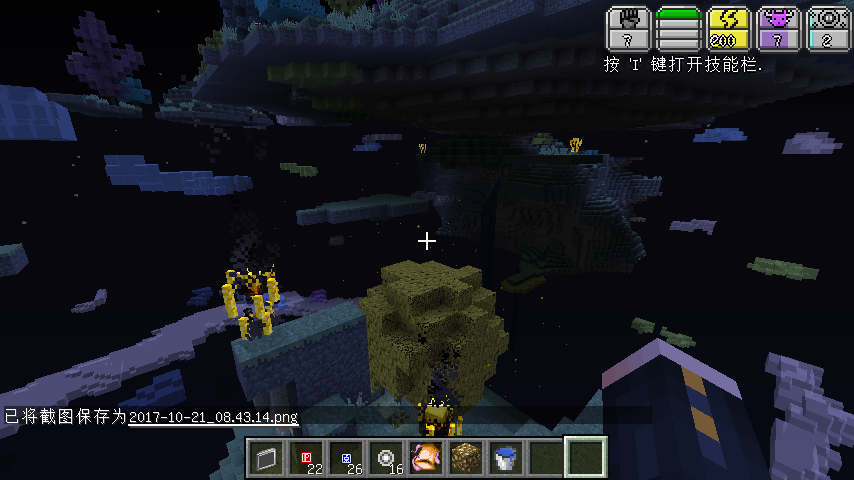Click the fist skill icon
The image size is (854, 480).
[x=629, y=30]
